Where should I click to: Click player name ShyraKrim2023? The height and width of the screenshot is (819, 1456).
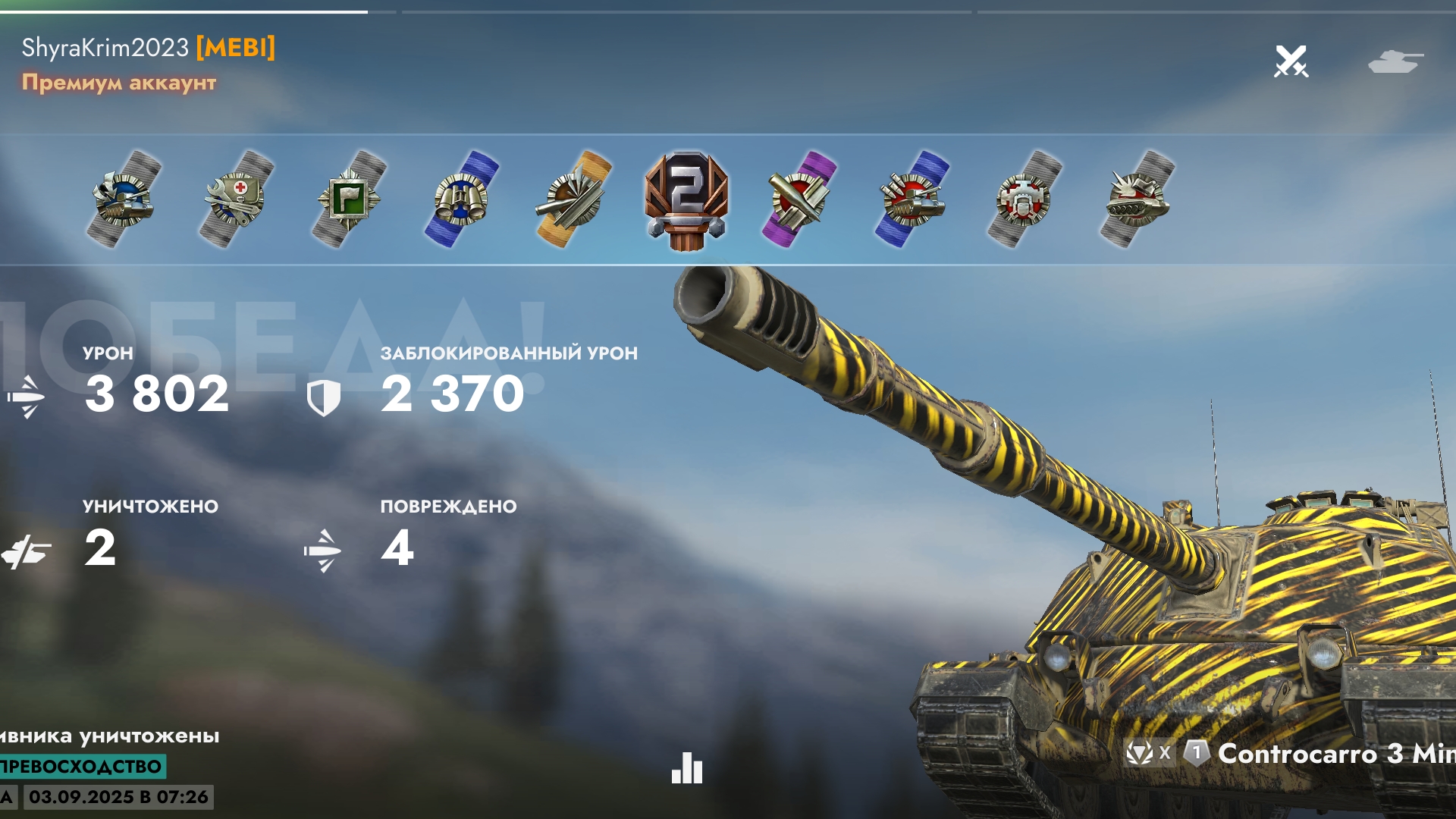(105, 48)
